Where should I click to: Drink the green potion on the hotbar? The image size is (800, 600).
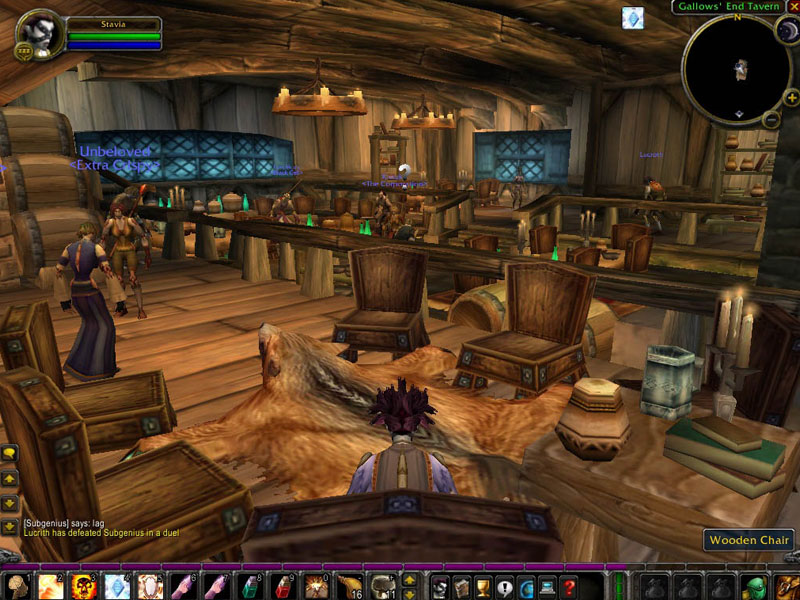coord(250,586)
